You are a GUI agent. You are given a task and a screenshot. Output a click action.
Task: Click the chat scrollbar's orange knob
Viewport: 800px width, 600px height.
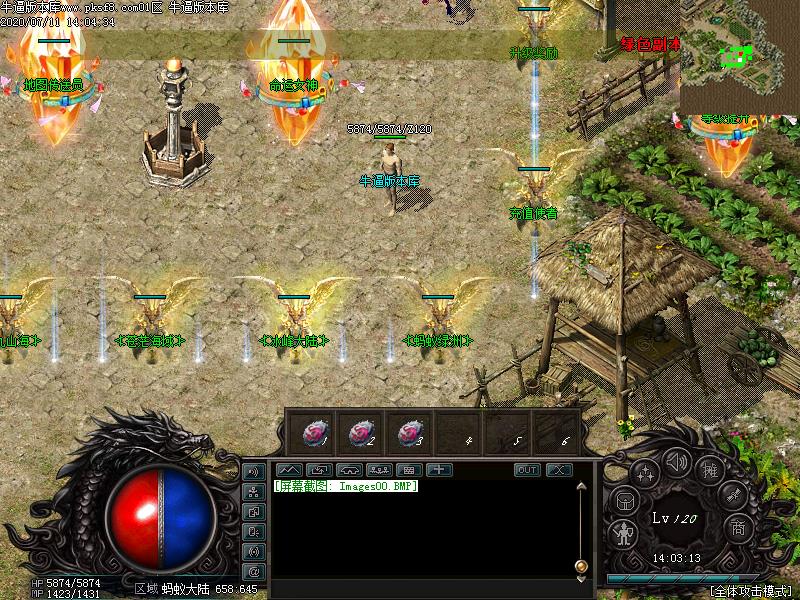[x=581, y=567]
